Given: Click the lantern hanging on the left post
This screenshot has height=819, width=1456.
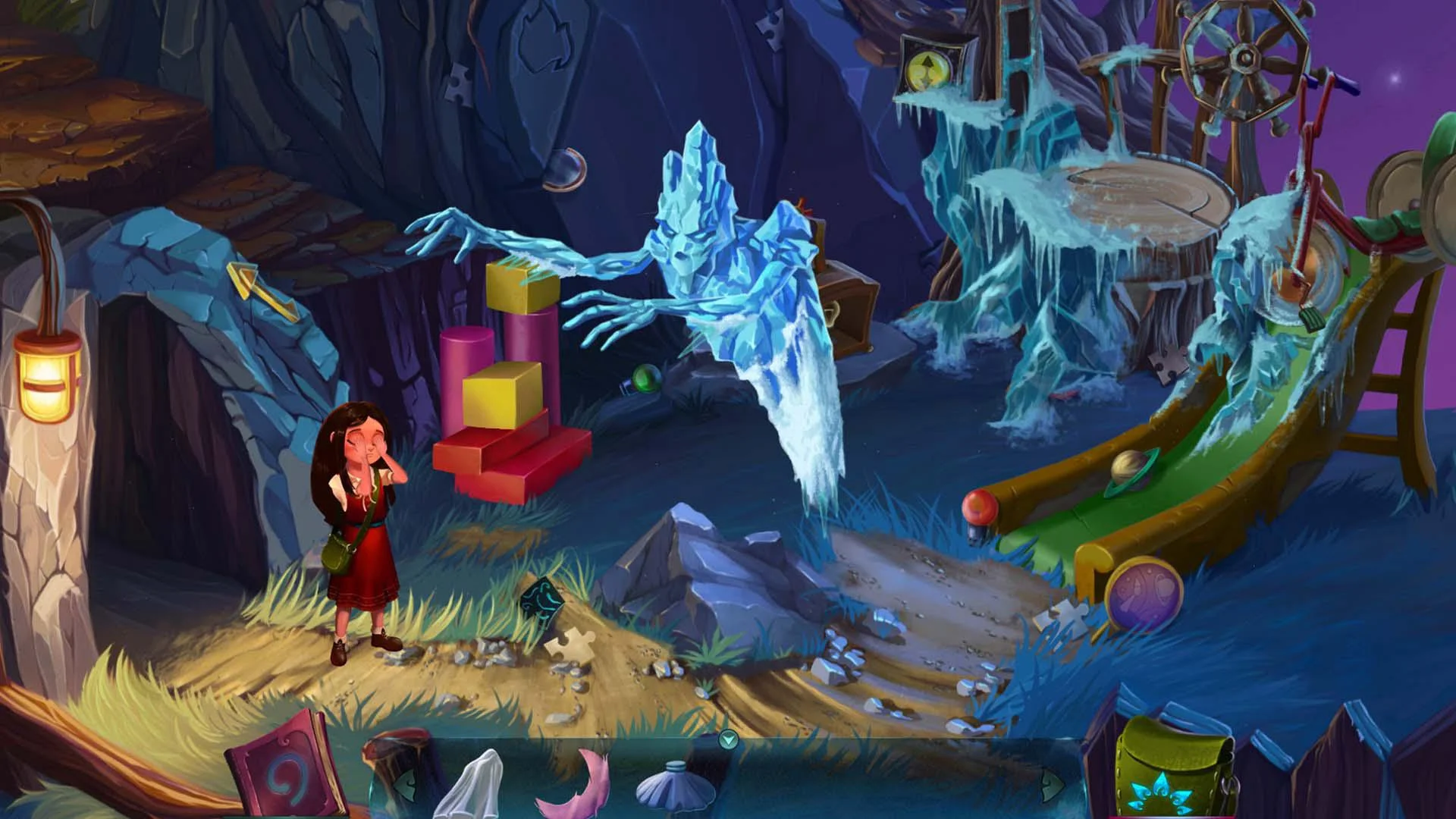Looking at the screenshot, I should pos(45,375).
